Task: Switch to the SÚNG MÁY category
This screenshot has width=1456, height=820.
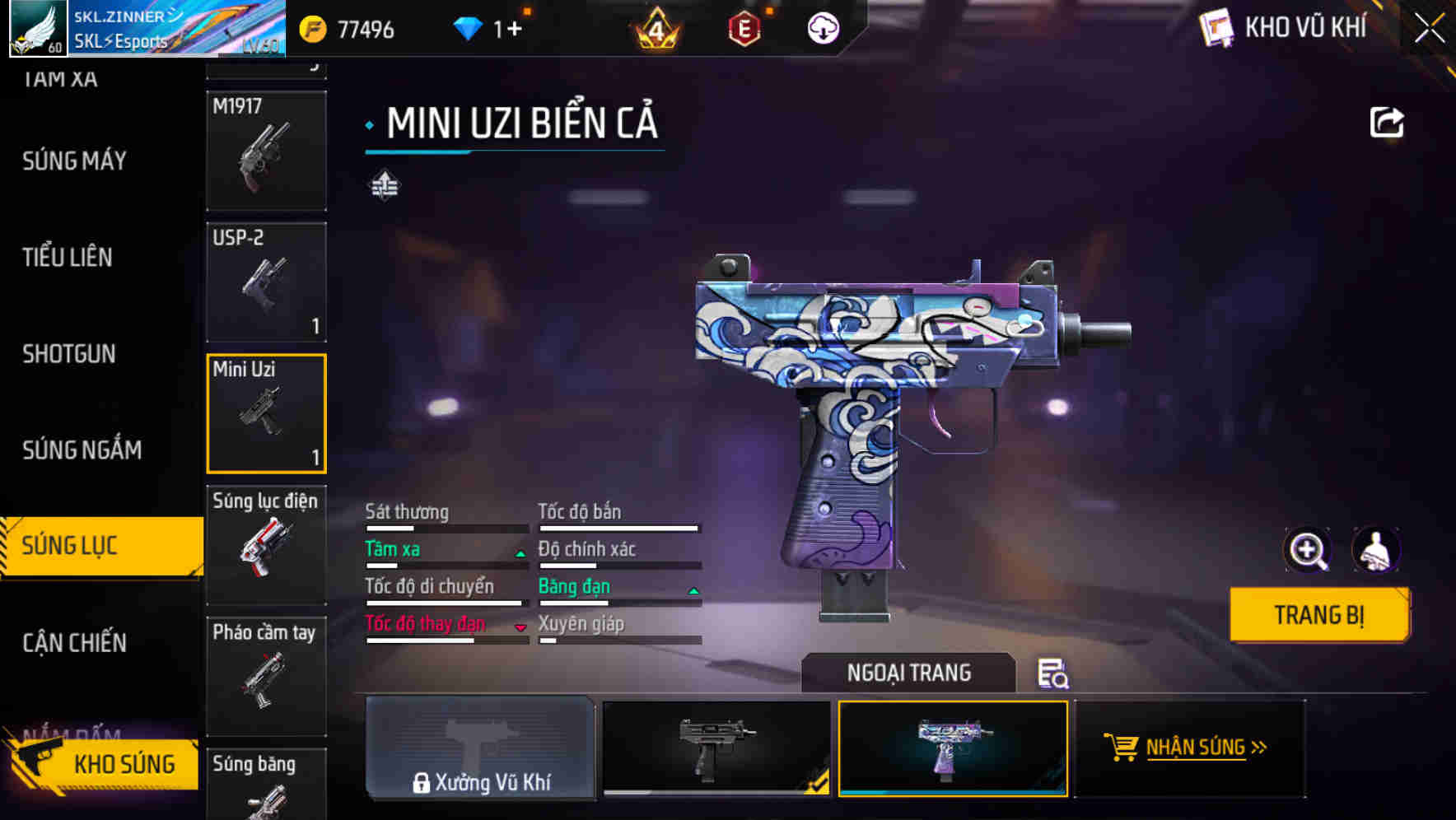Action: (74, 161)
